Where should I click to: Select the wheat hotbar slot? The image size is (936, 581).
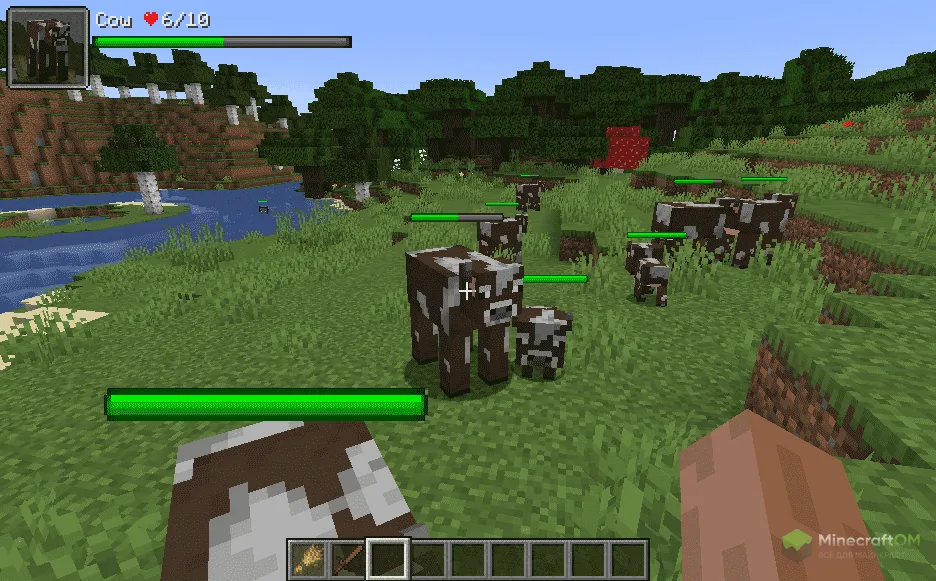(308, 559)
